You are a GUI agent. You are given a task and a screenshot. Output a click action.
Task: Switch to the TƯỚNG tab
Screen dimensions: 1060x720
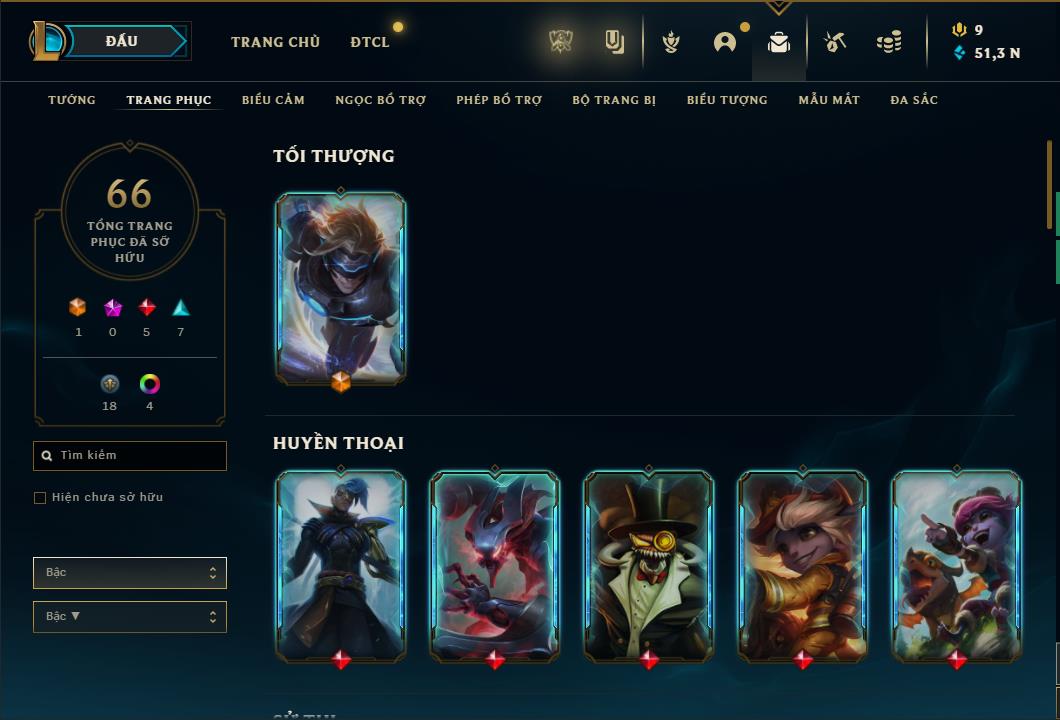pyautogui.click(x=72, y=100)
